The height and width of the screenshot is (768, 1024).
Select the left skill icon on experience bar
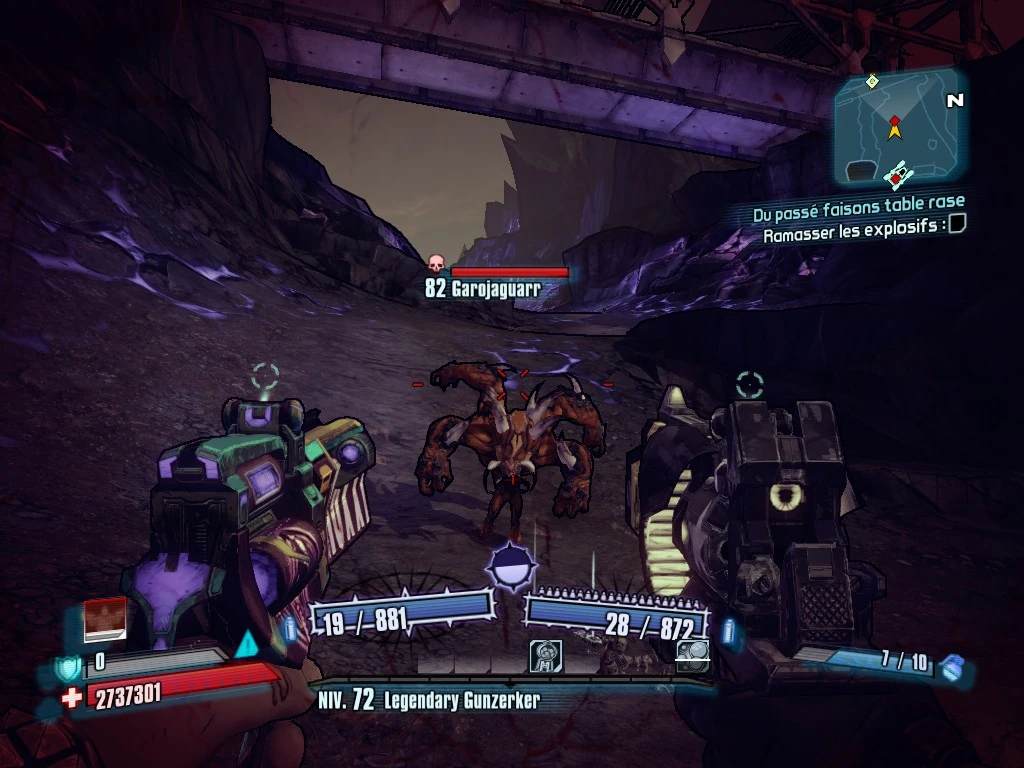[x=545, y=656]
